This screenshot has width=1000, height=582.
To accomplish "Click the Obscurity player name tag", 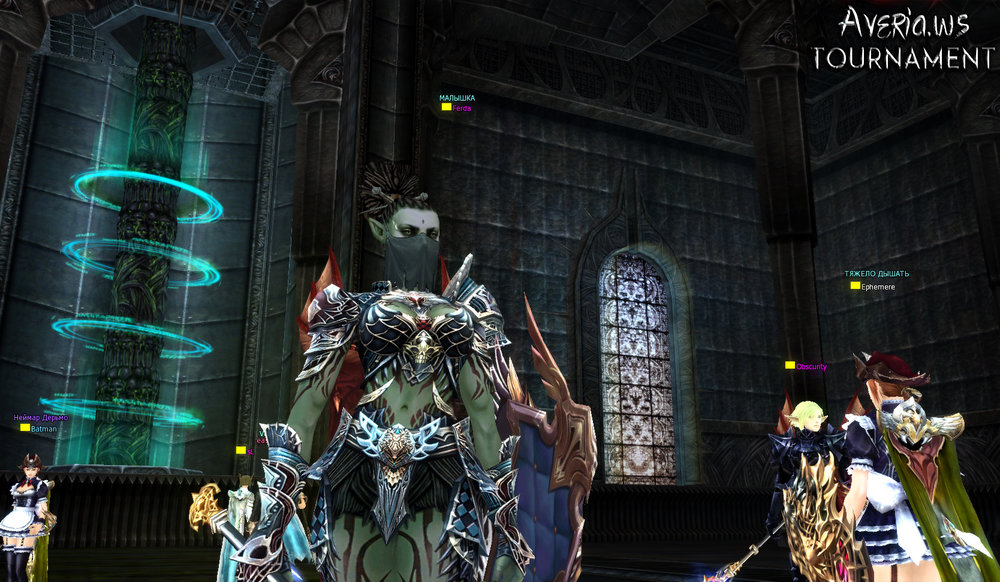I will [811, 367].
